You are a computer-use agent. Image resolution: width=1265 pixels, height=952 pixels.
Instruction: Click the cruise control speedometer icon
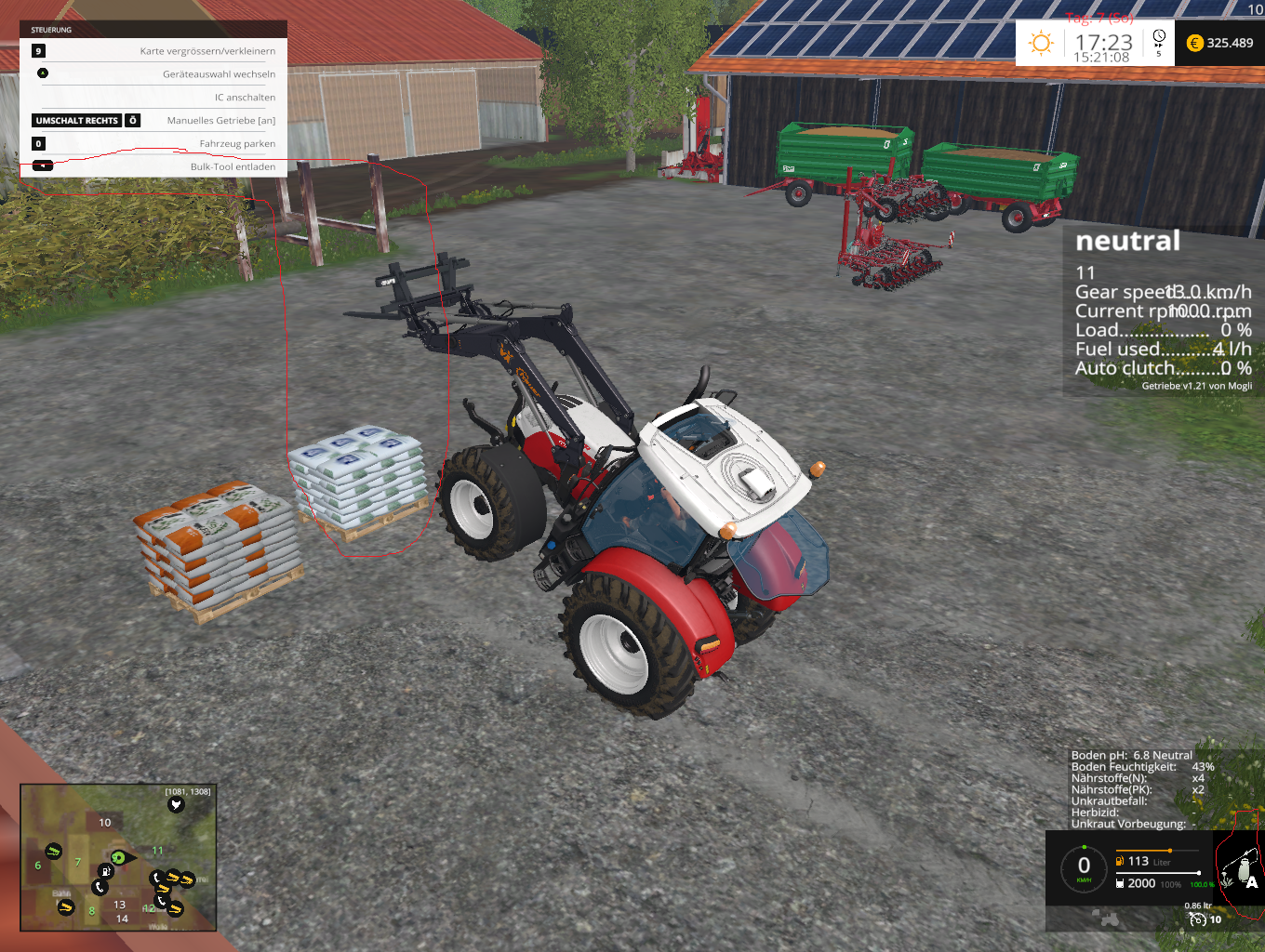[1198, 919]
